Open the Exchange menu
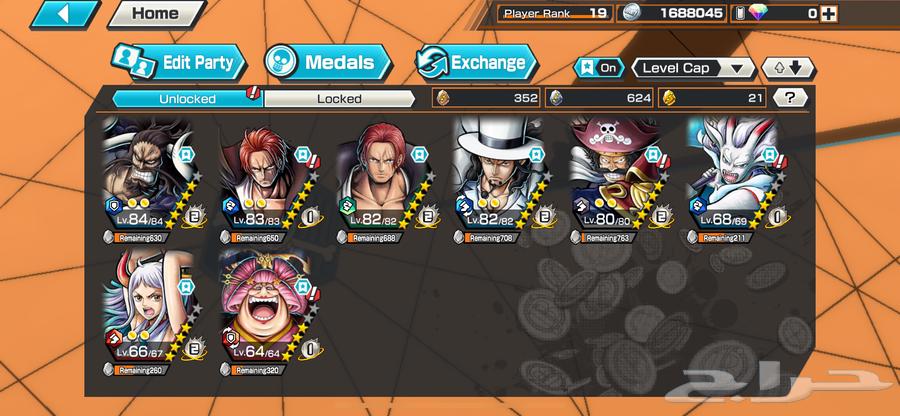Viewport: 900px width, 416px height. pos(476,63)
